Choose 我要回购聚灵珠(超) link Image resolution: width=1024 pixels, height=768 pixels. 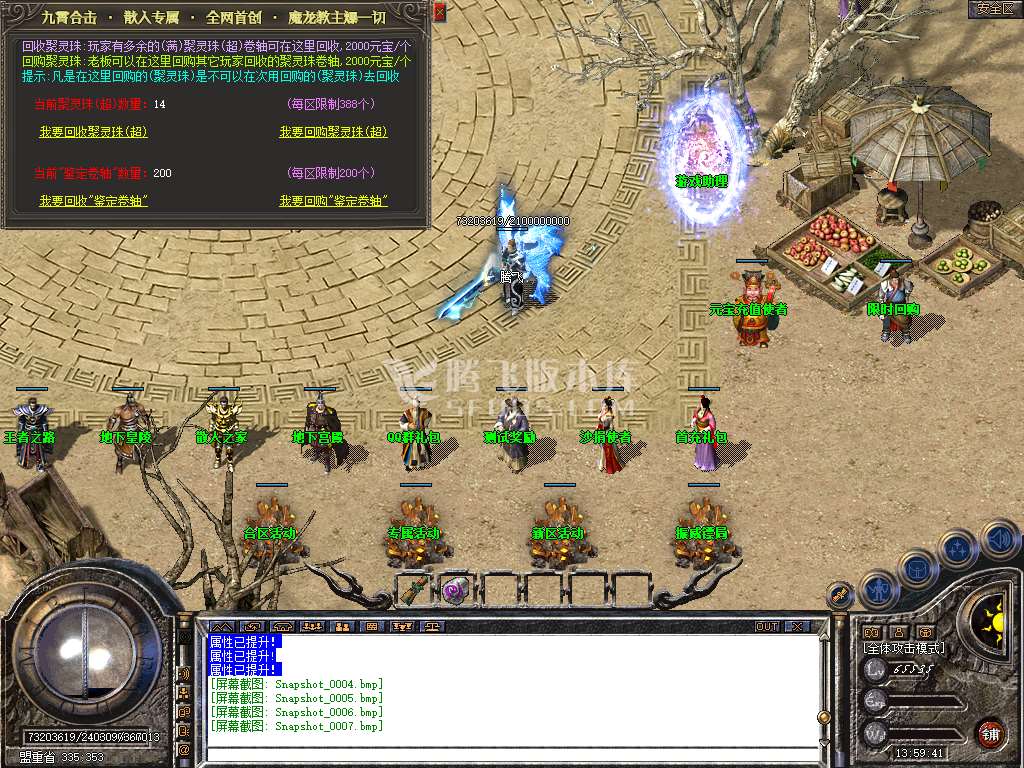coord(333,132)
